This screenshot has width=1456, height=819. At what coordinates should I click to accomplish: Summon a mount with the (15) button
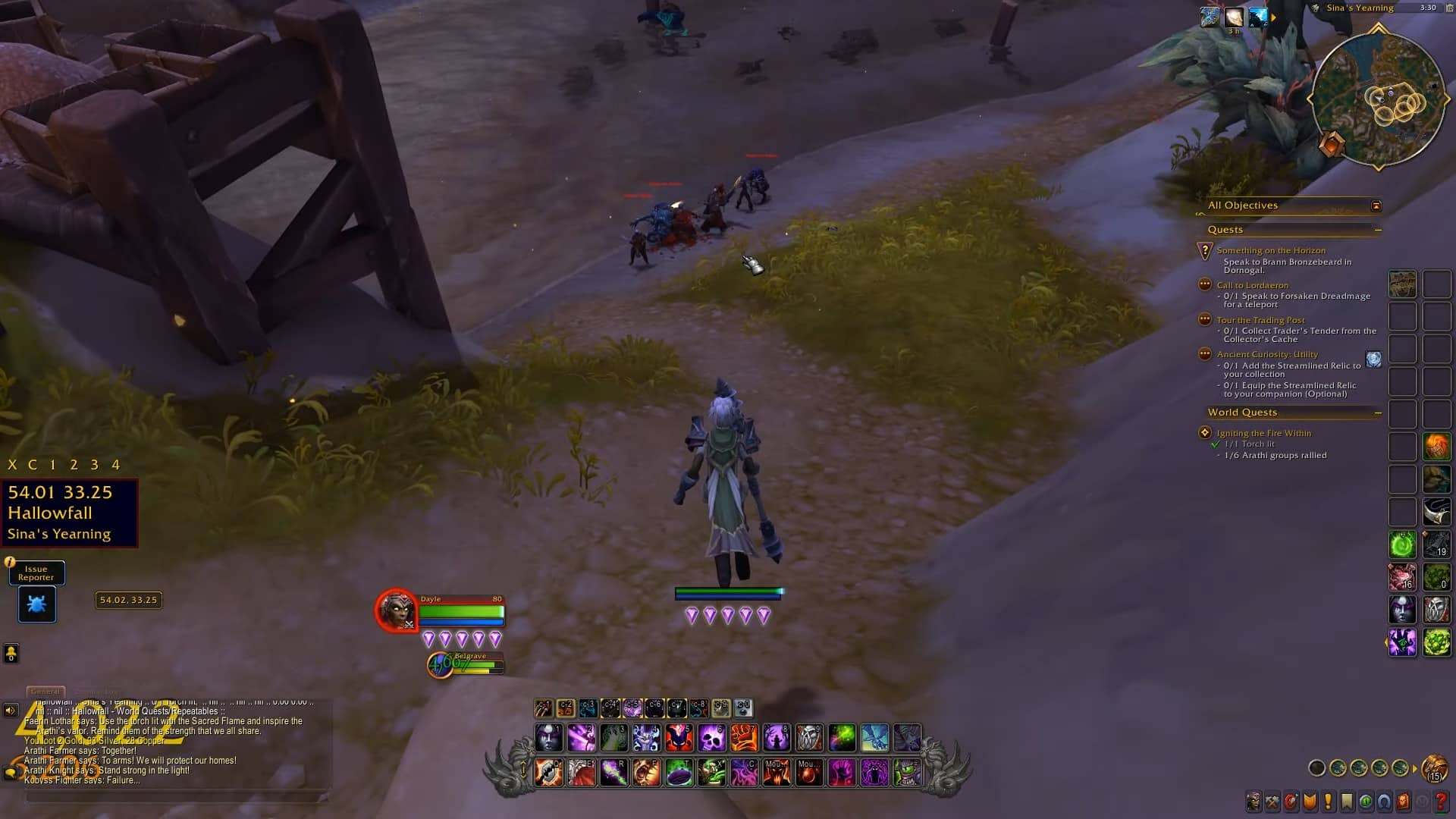point(1433,768)
